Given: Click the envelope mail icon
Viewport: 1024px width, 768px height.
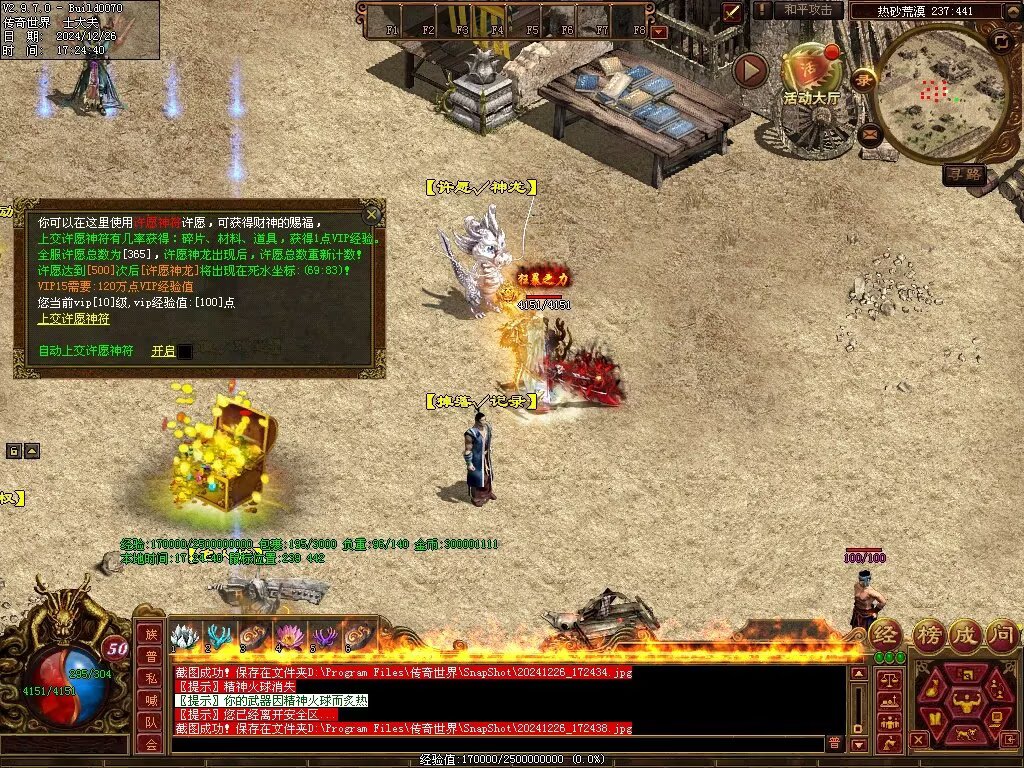Looking at the screenshot, I should coord(869,134).
